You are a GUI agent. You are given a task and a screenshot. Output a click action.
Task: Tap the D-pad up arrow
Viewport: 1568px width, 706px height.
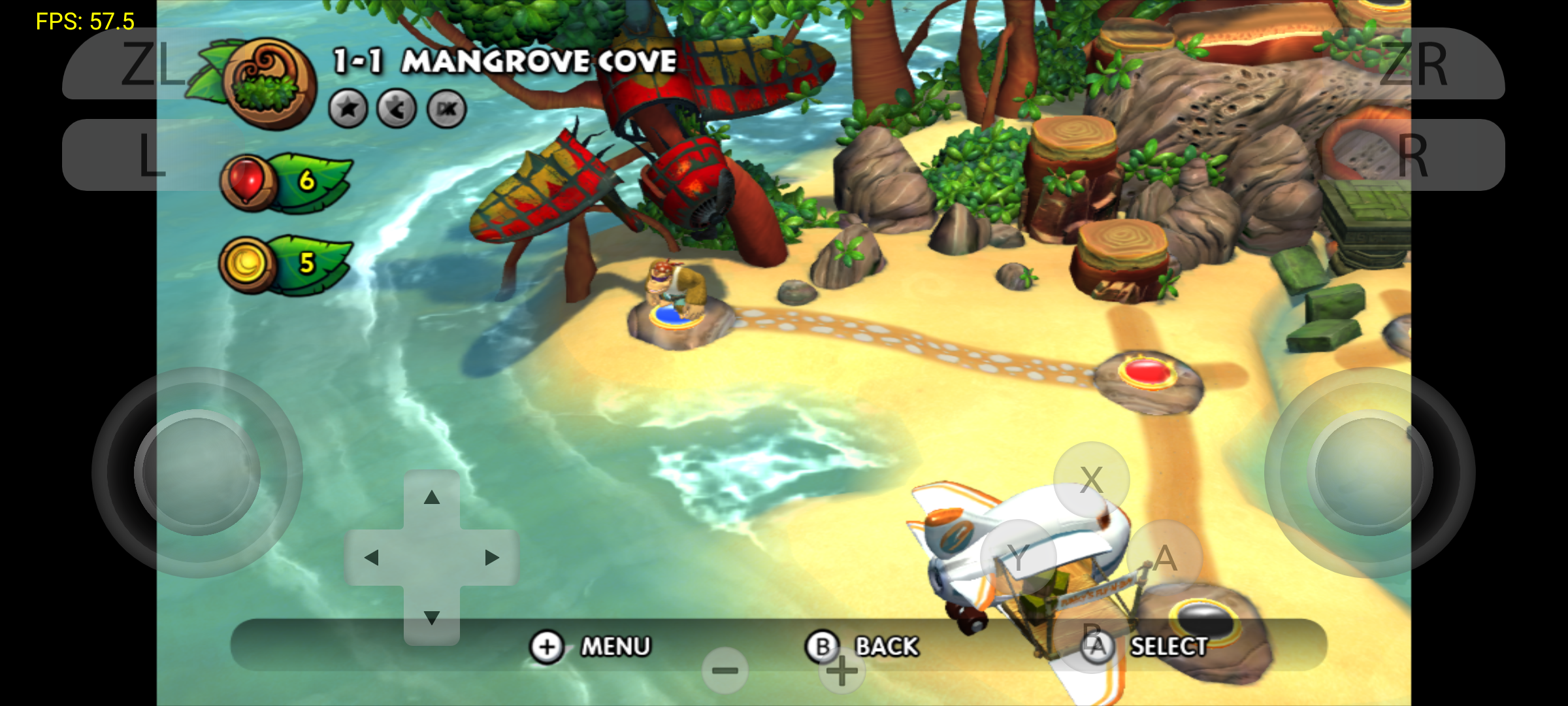point(431,498)
